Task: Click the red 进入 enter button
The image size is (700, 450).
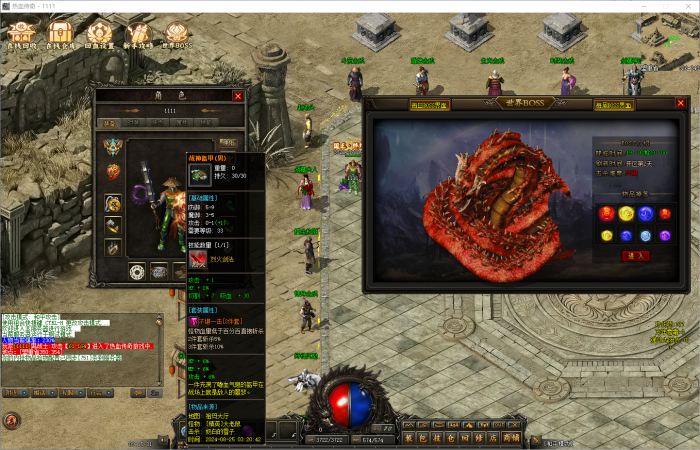Action: 635,256
